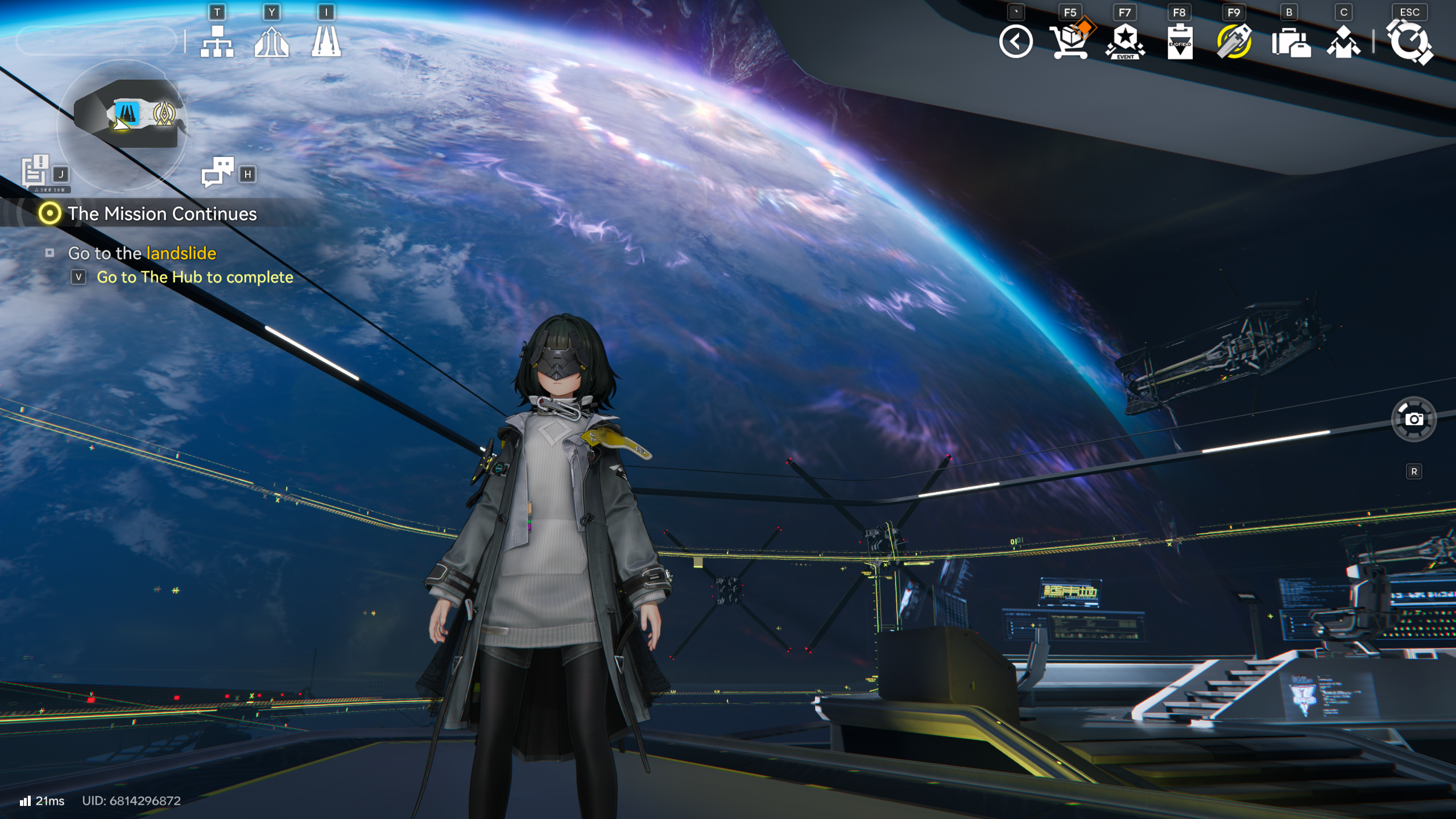The width and height of the screenshot is (1456, 819).
Task: Open the mission log document icon
Action: pyautogui.click(x=35, y=171)
